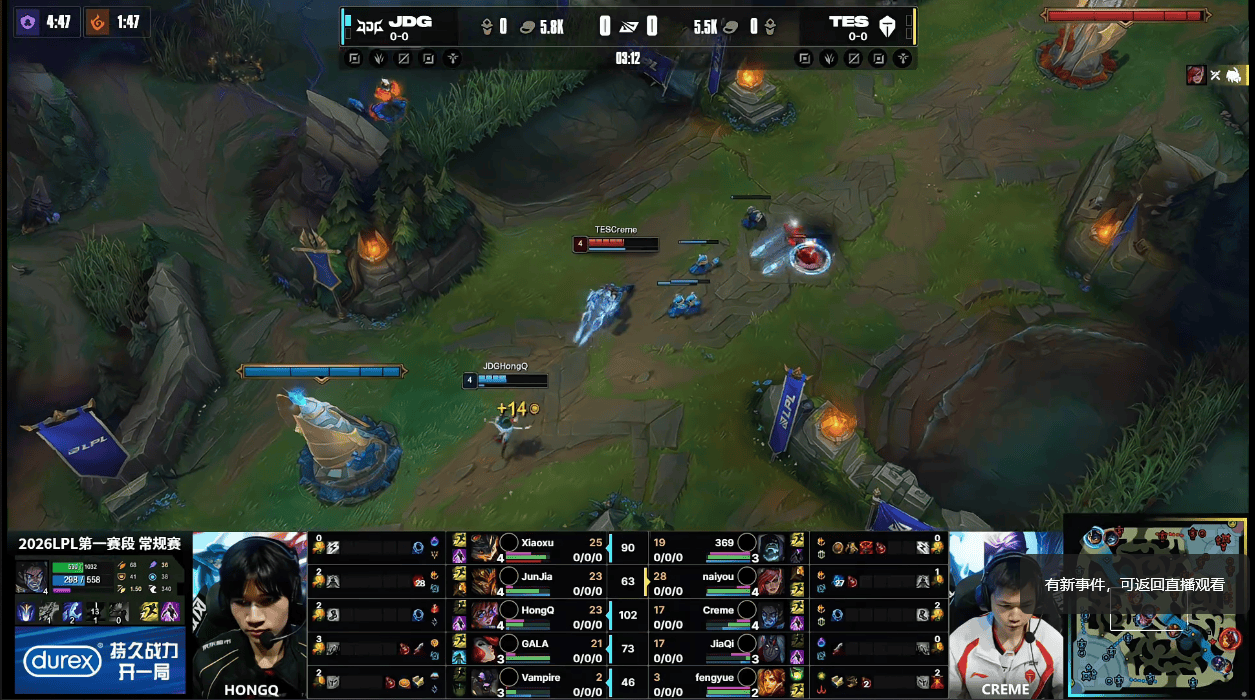This screenshot has height=700, width=1255.
Task: Click the Durex sponsor banner
Action: 100,660
